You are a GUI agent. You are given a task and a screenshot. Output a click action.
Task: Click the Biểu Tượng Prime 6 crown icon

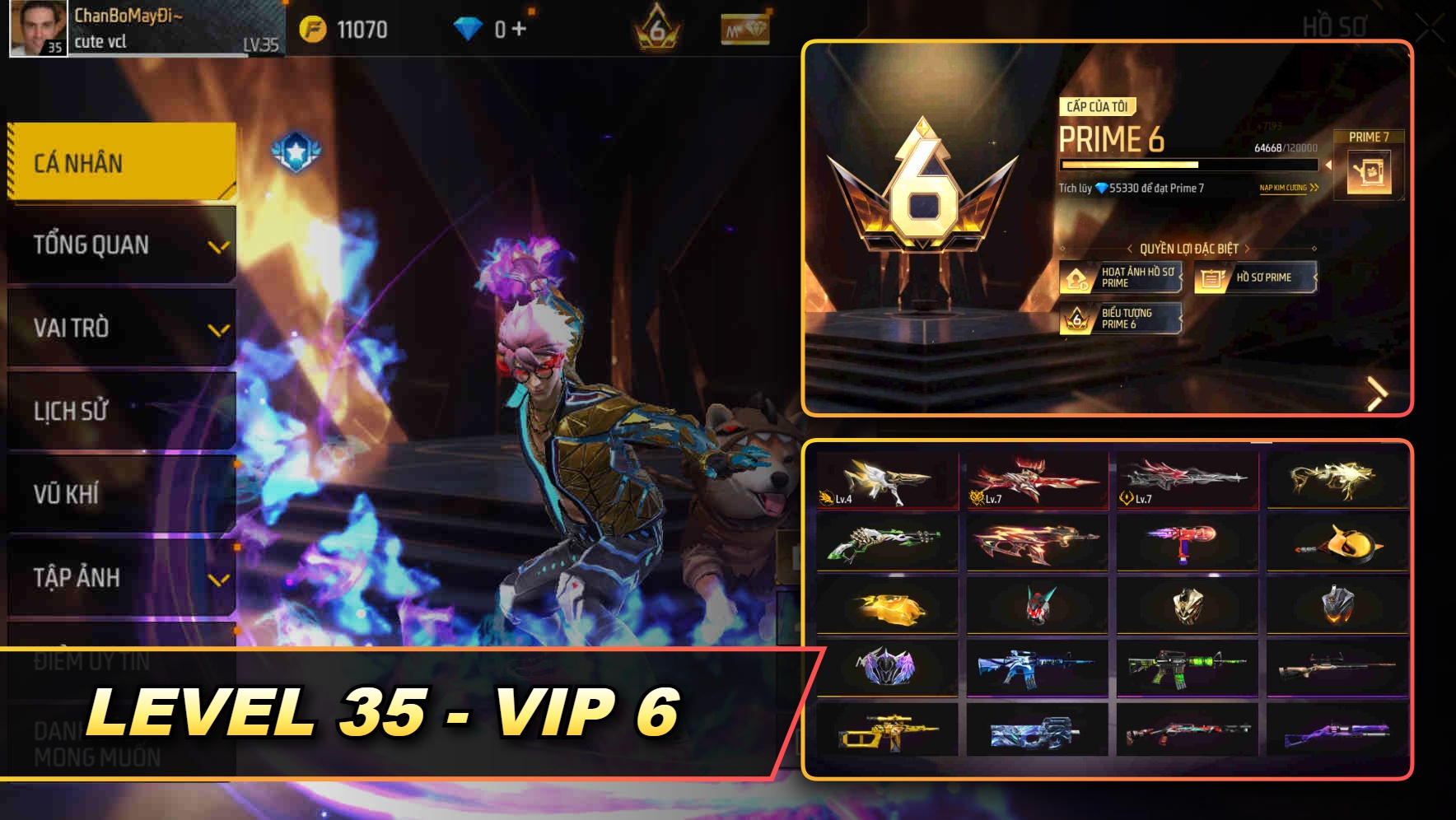point(1076,319)
